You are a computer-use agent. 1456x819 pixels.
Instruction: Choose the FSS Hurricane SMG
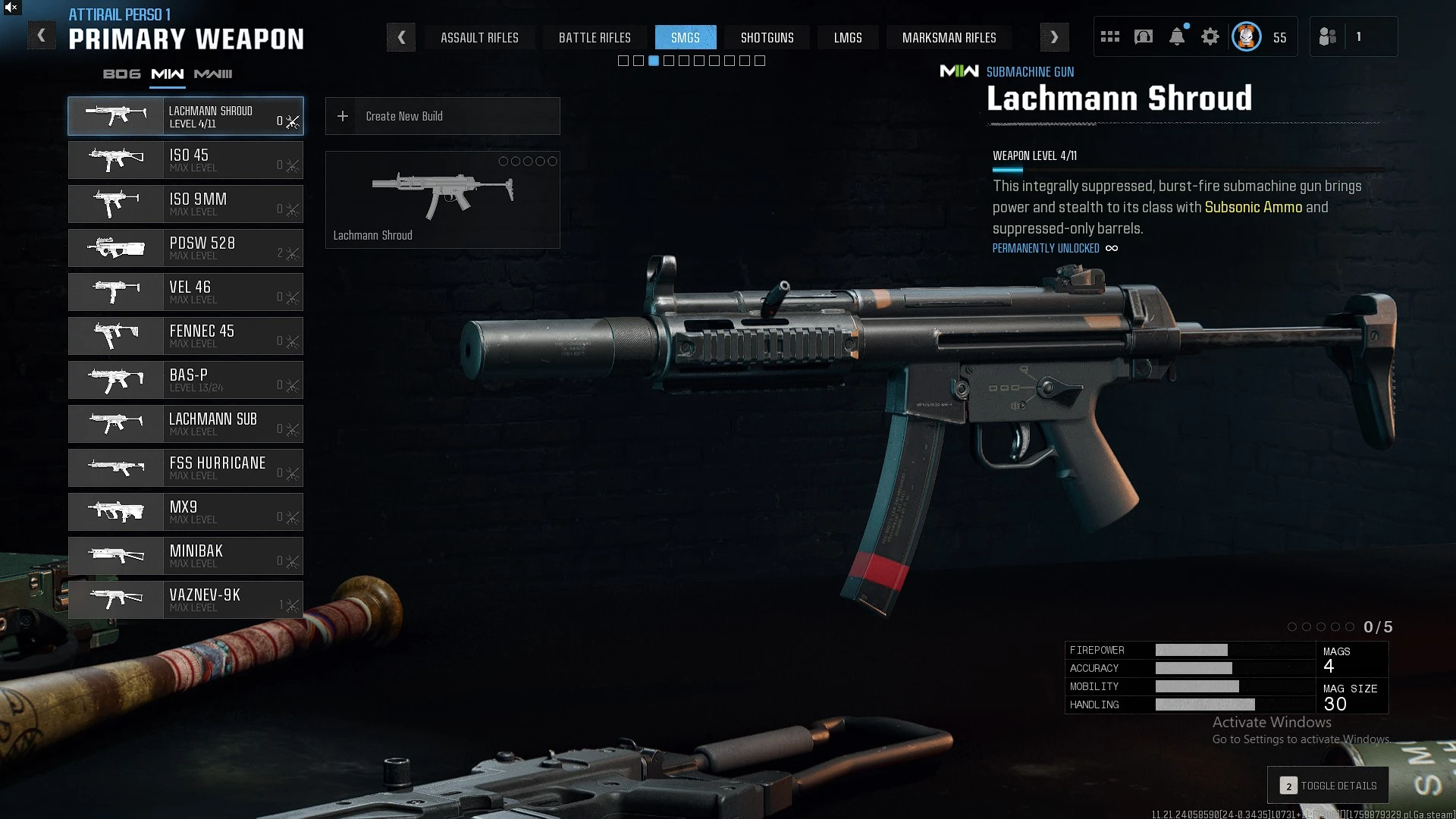point(186,468)
